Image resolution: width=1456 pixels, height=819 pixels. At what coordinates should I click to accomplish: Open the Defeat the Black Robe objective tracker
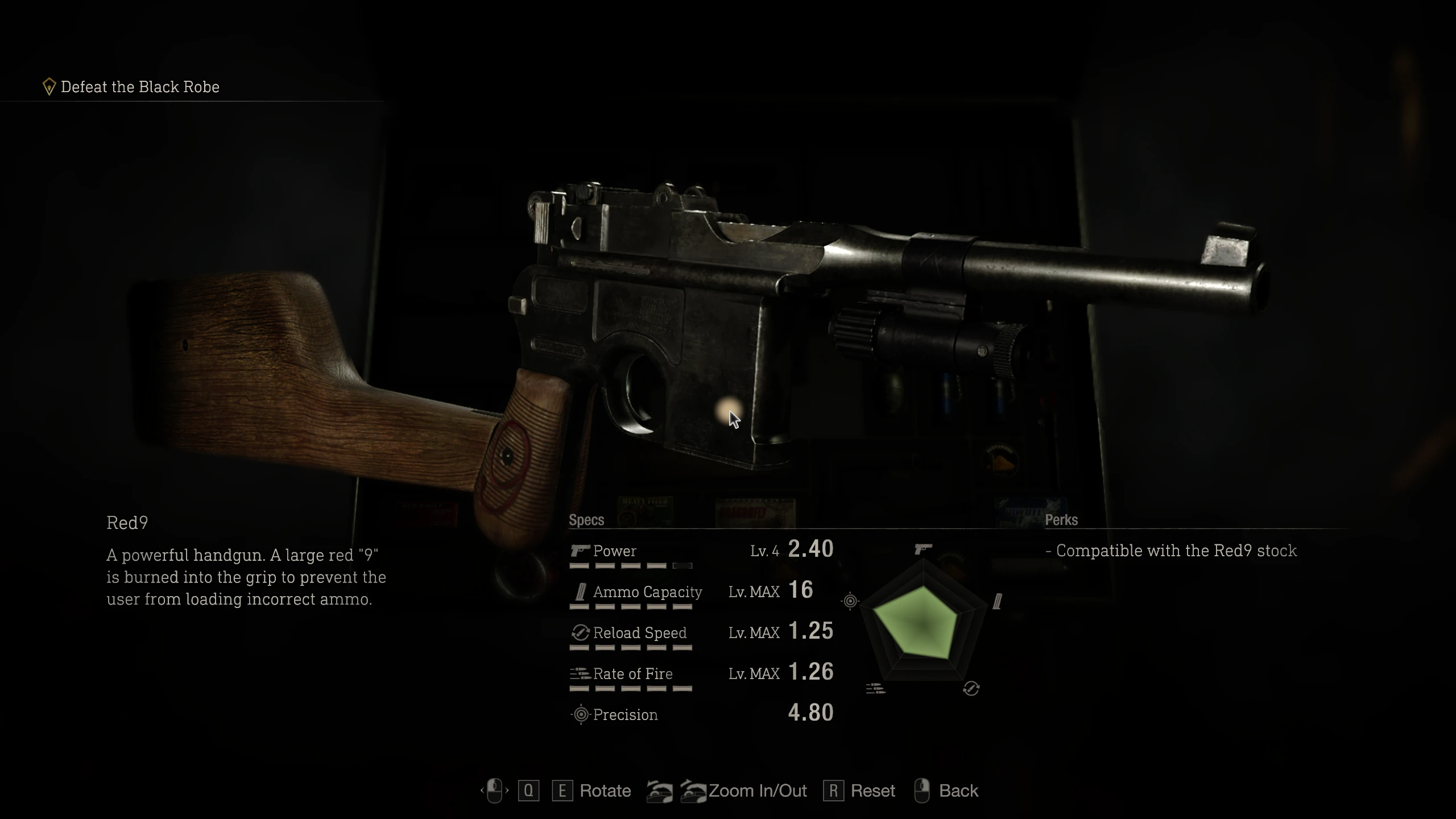[x=139, y=87]
